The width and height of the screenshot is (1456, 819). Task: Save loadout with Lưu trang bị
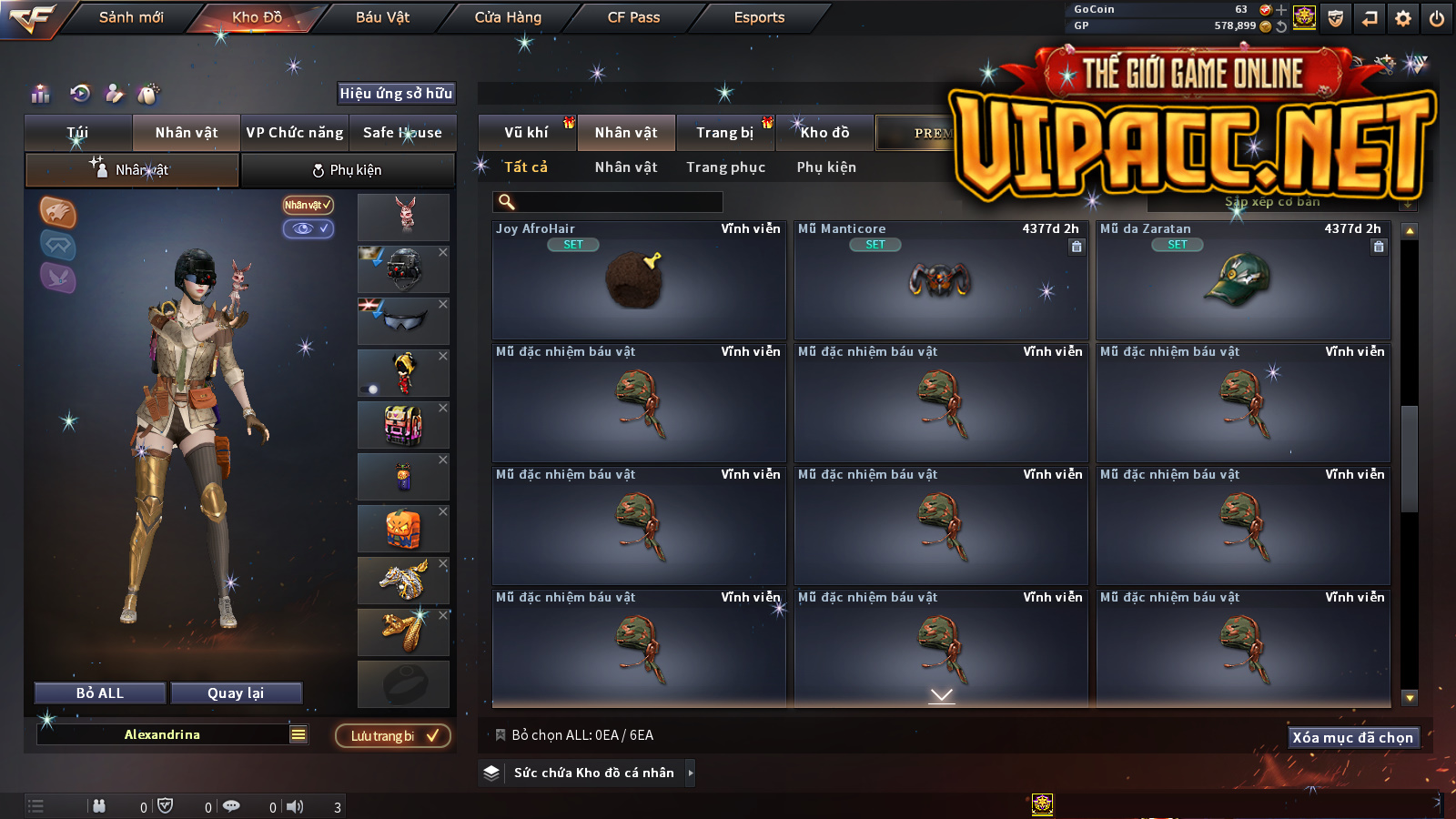point(393,736)
